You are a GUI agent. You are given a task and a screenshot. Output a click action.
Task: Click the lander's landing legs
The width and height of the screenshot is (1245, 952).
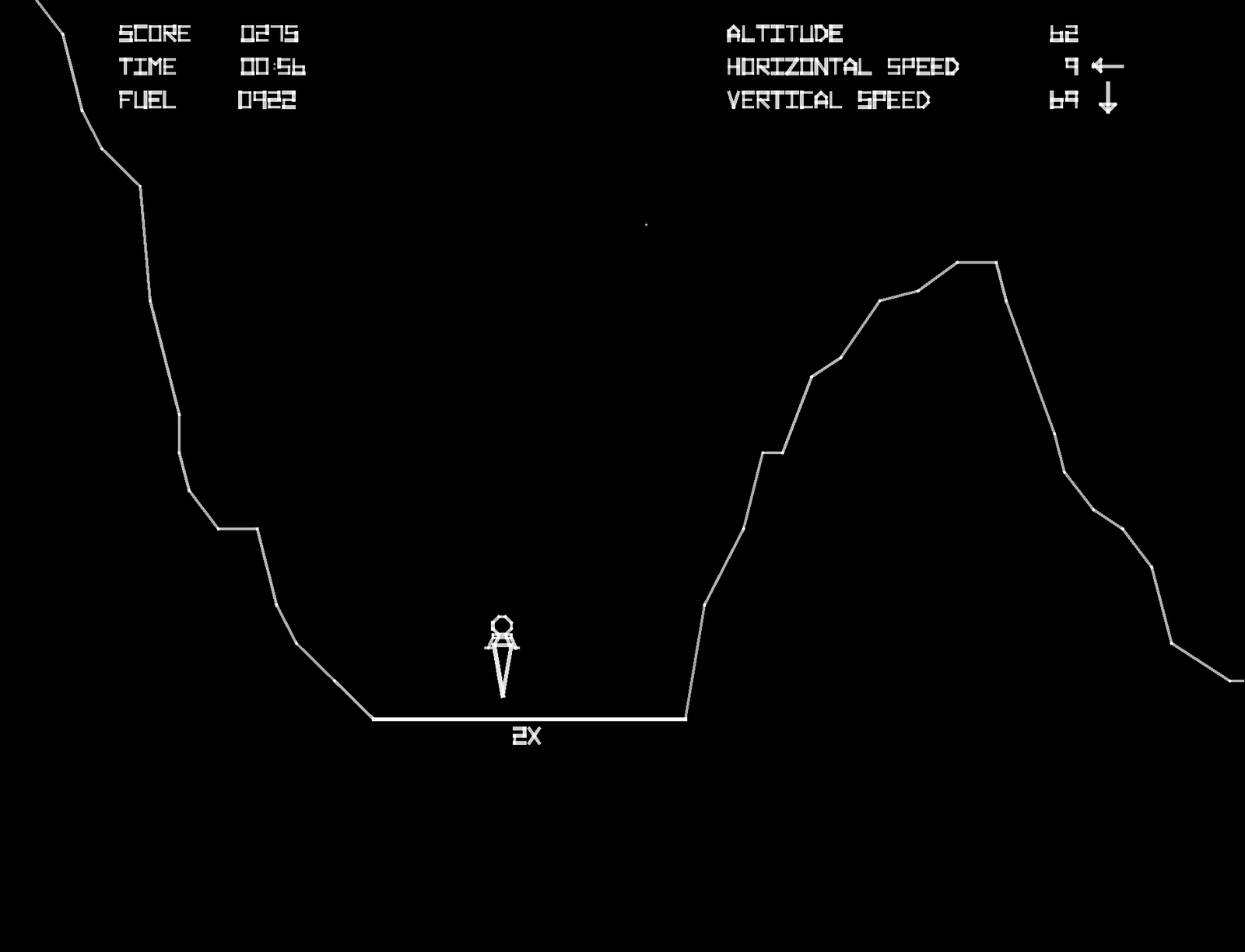coord(502,644)
